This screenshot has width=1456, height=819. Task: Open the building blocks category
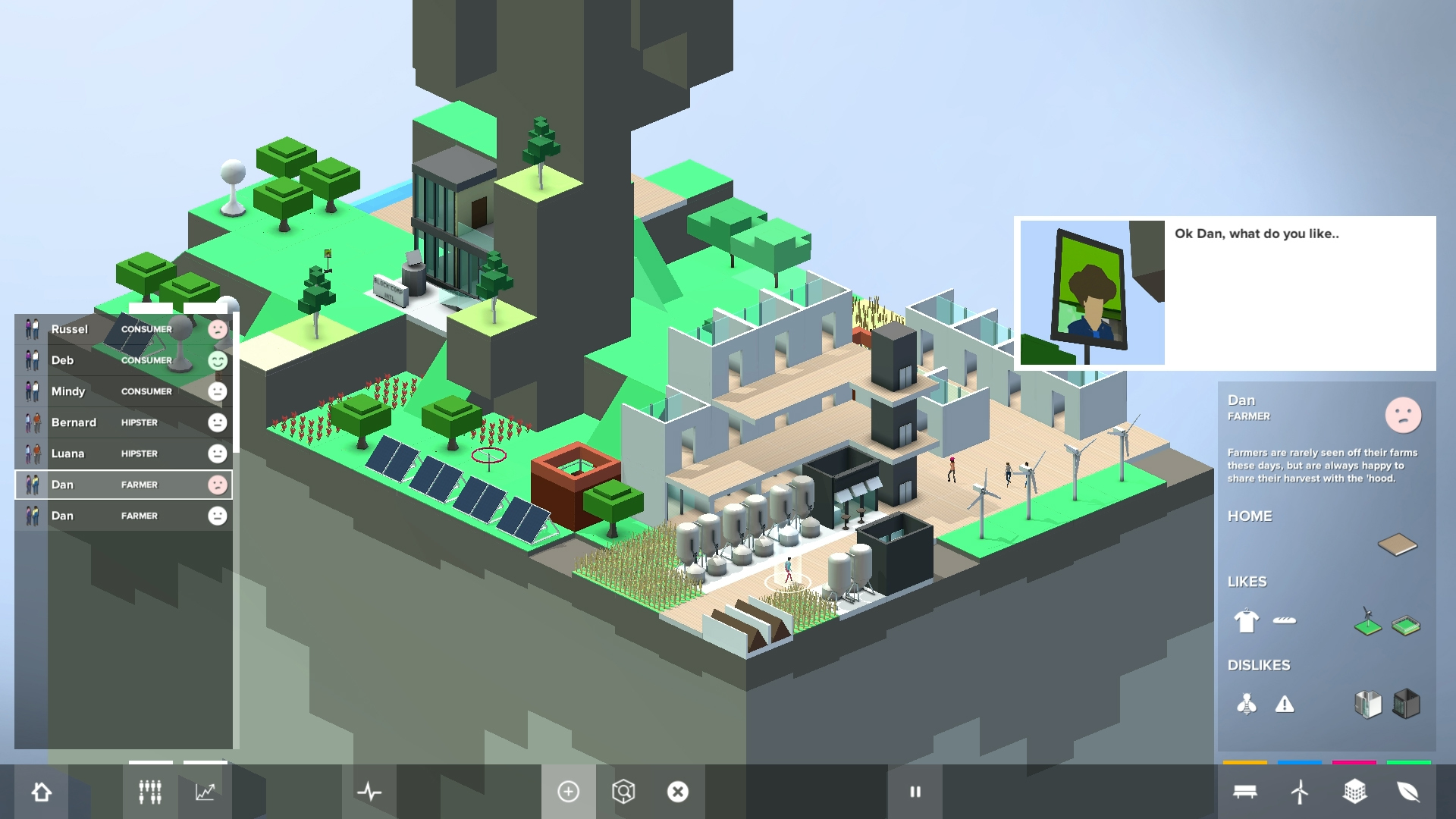click(1356, 791)
